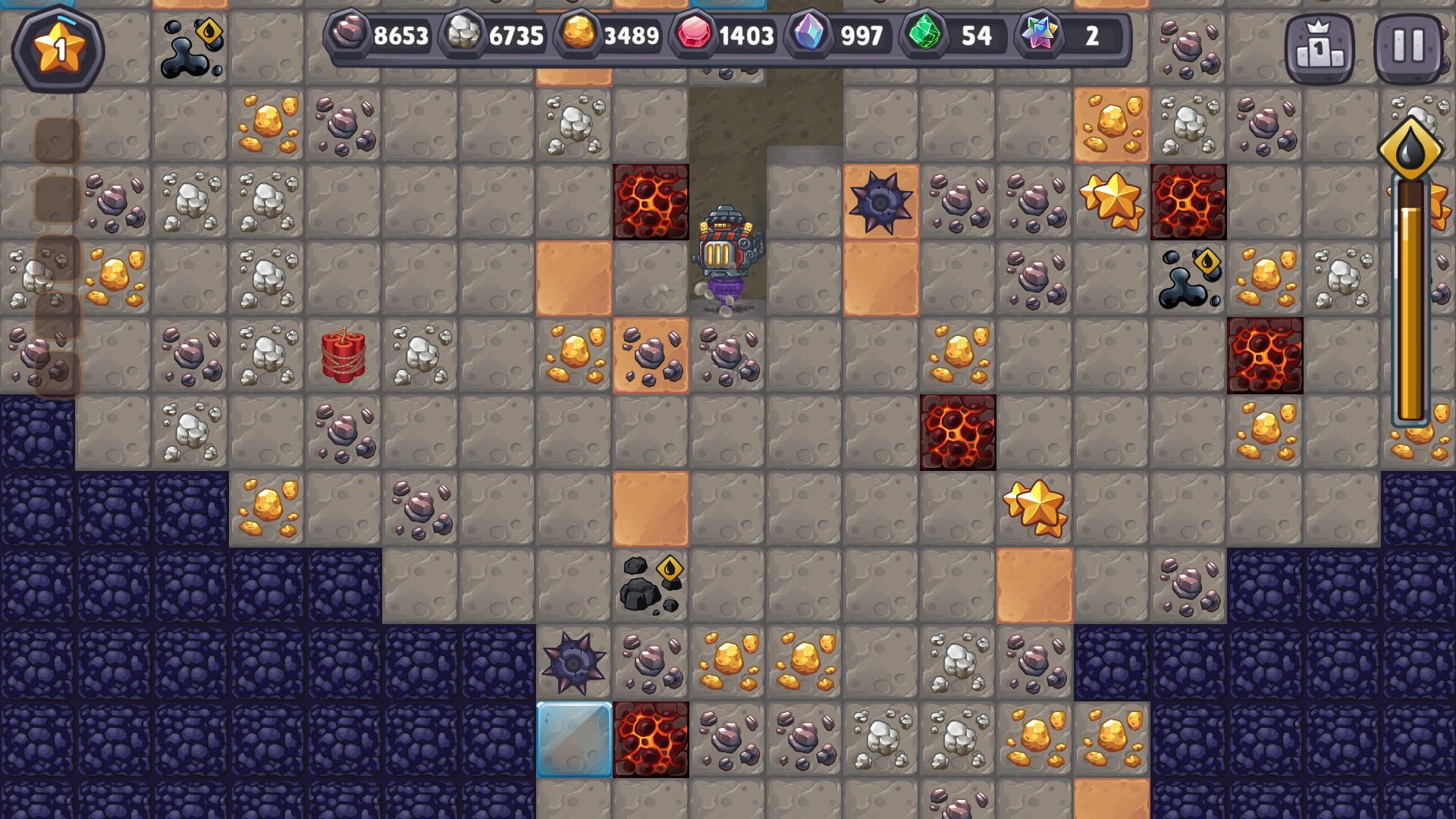
Task: Click the dynamite bundle tile
Action: point(343,354)
